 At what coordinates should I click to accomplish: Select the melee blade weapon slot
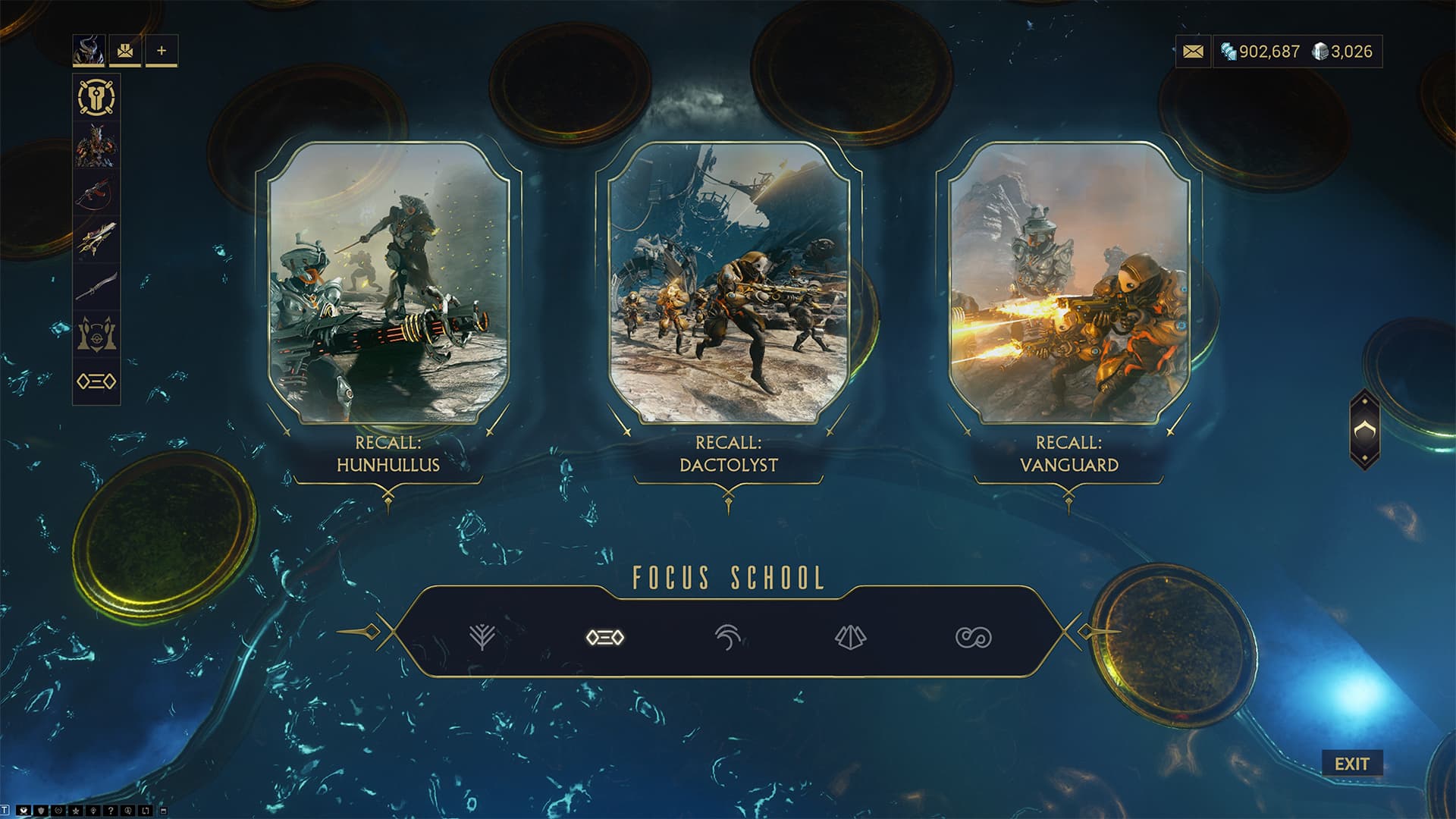(96, 287)
